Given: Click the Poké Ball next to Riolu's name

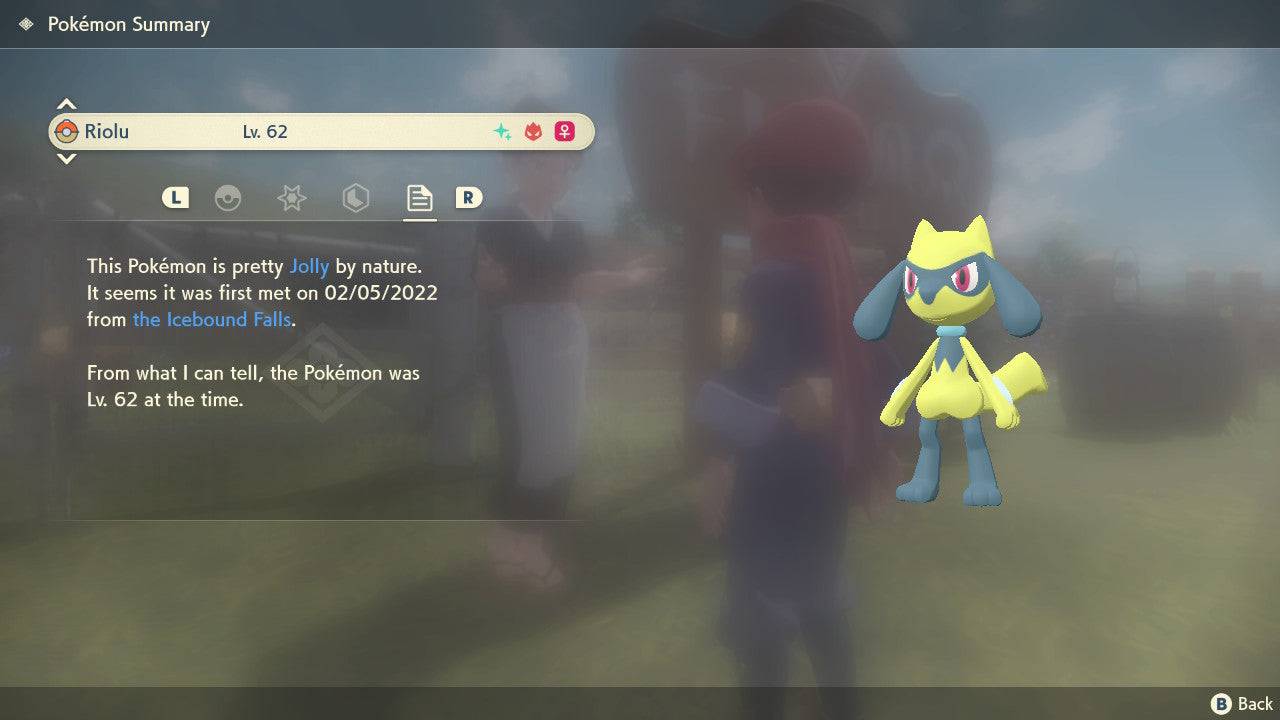Looking at the screenshot, I should tap(69, 131).
